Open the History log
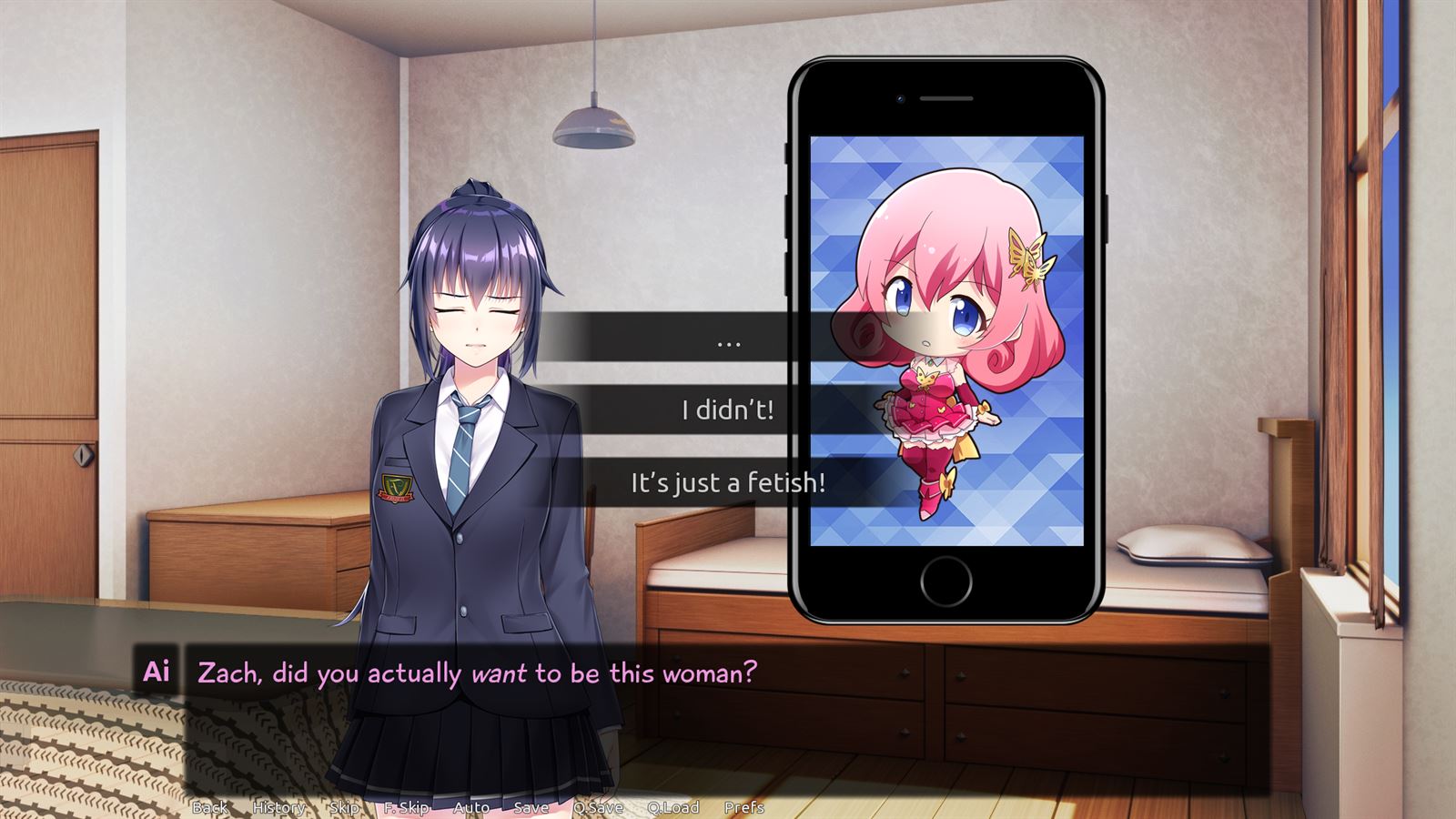This screenshot has height=819, width=1456. click(278, 807)
